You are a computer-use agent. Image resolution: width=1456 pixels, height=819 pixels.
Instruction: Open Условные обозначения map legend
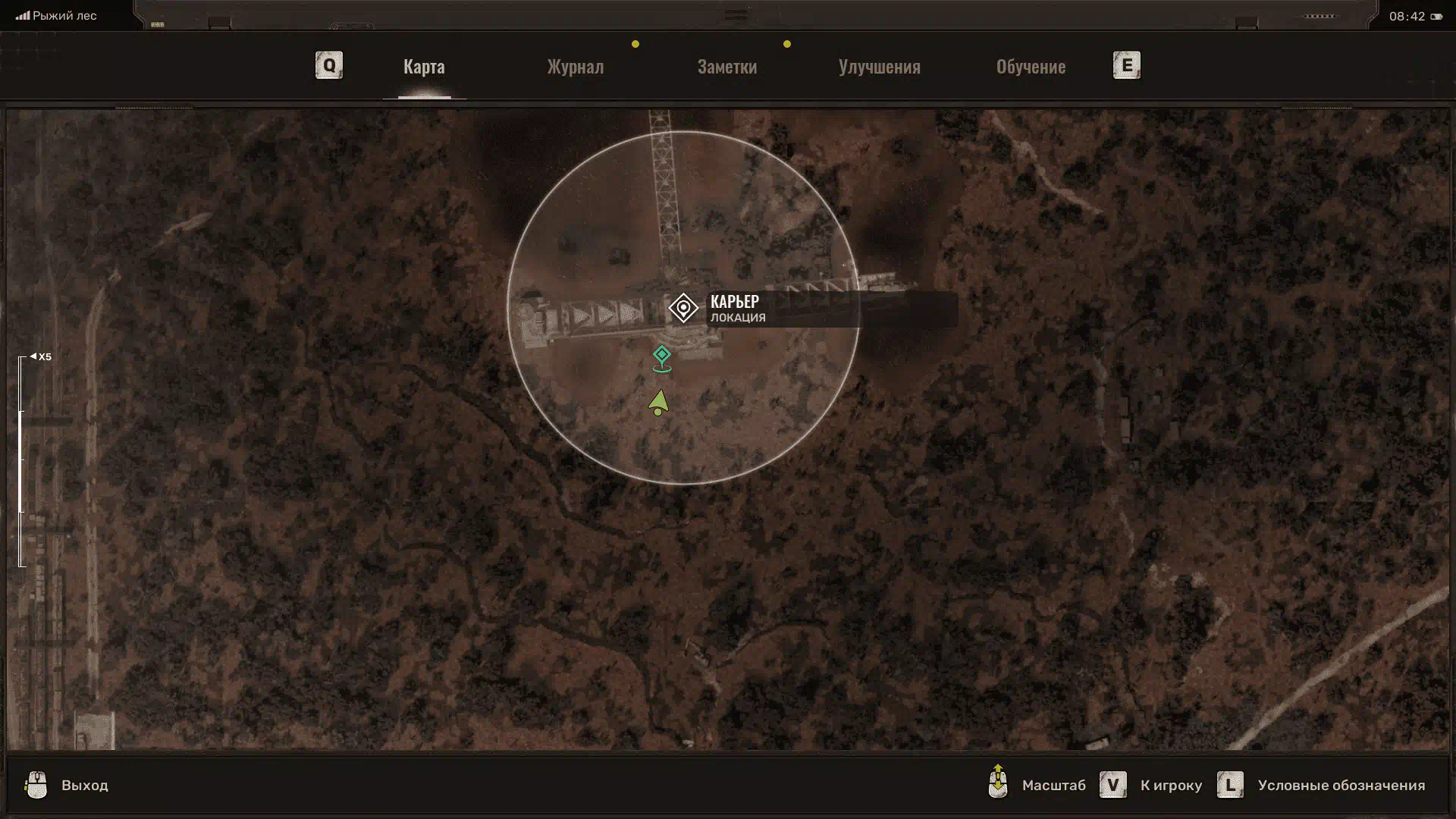click(1340, 786)
